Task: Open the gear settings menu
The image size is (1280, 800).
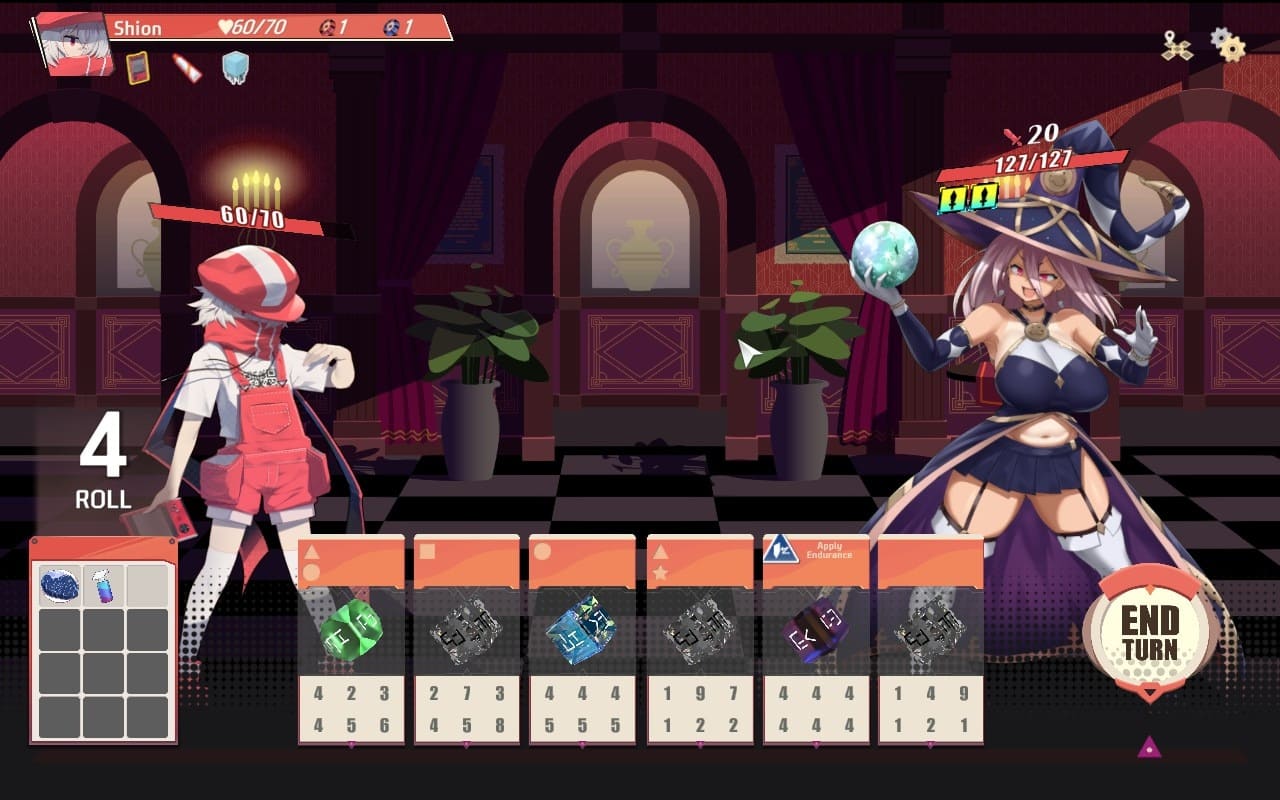Action: 1227,45
